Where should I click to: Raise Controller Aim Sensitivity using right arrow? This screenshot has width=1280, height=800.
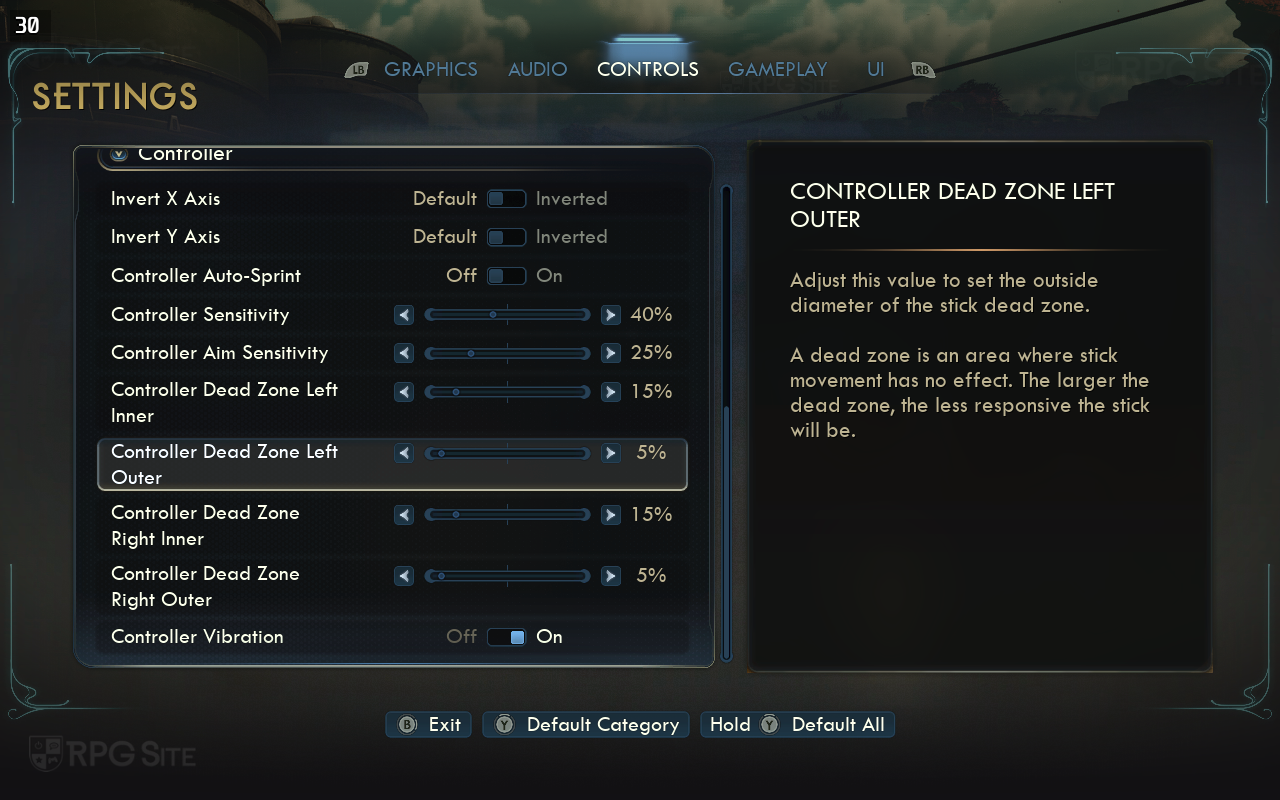click(610, 353)
